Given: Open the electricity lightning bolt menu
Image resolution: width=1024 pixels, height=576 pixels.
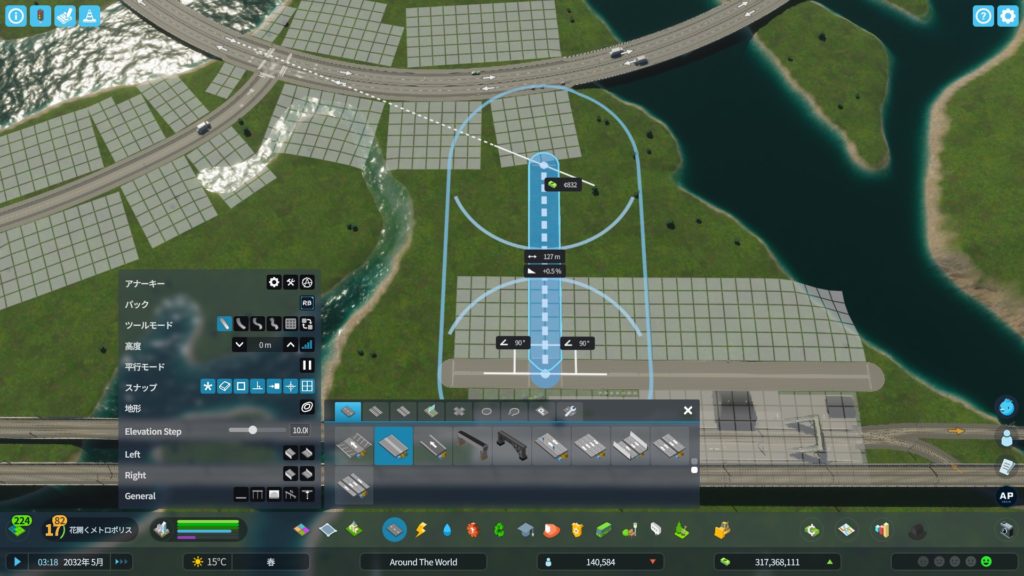Looking at the screenshot, I should (x=421, y=529).
